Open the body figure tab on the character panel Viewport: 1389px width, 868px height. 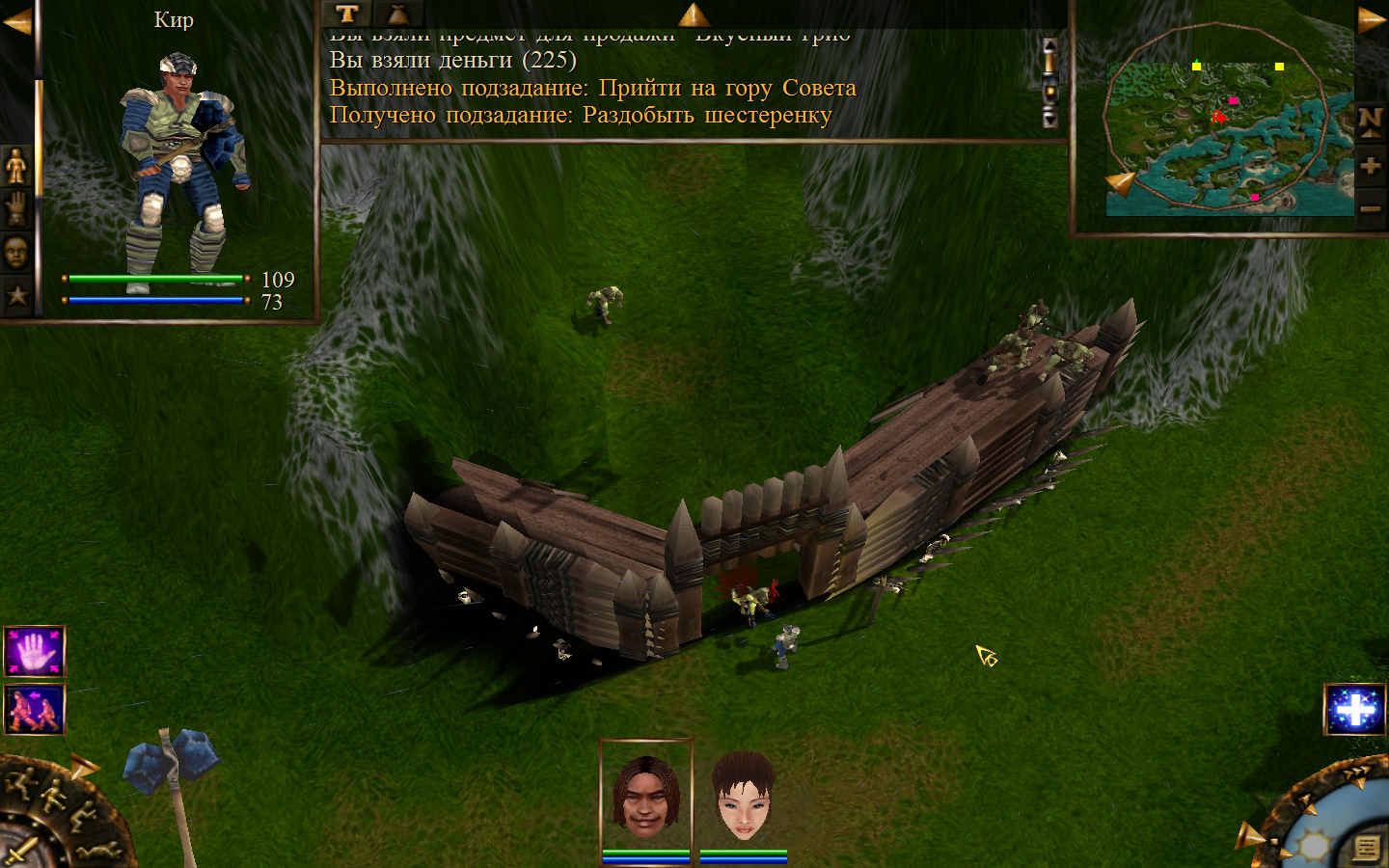[x=16, y=167]
